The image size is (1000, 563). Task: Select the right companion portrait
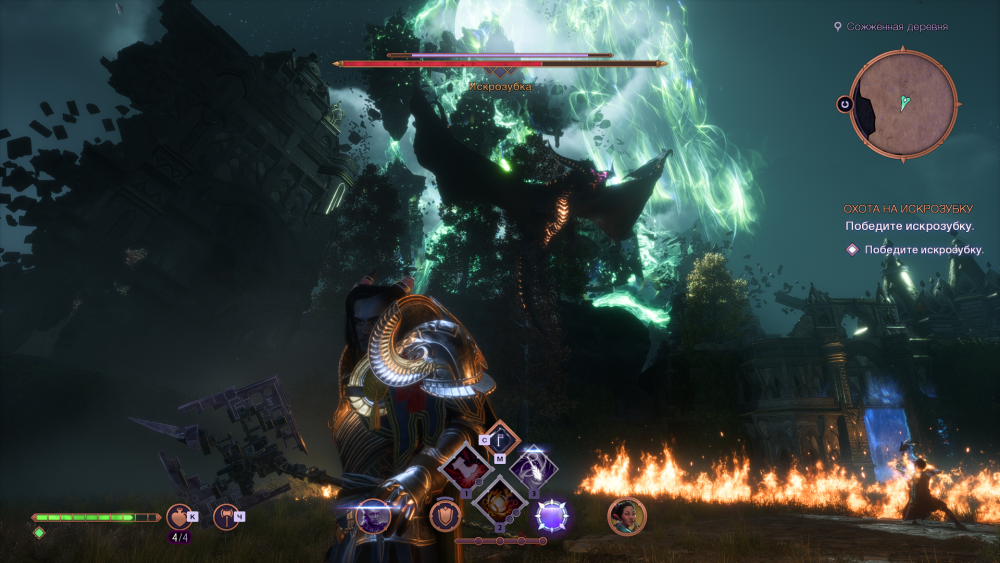(627, 516)
